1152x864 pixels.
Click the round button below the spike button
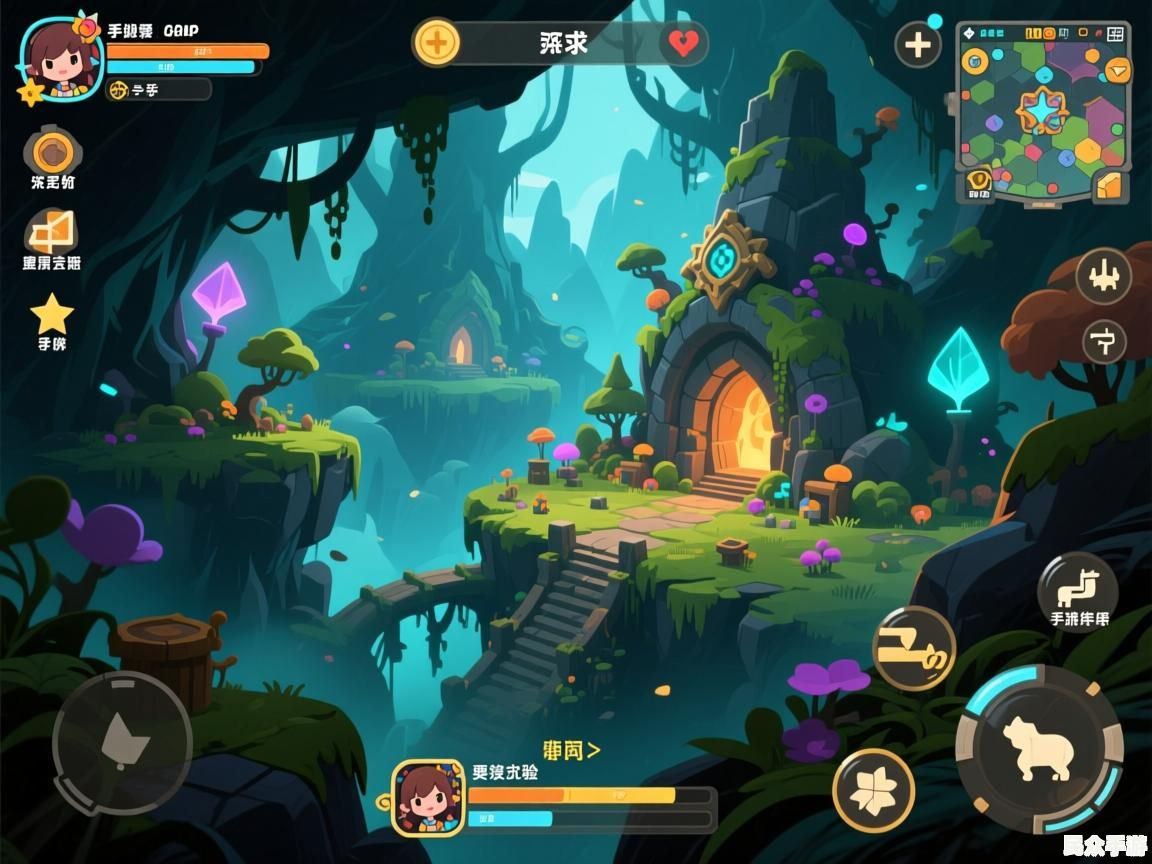pos(1104,342)
